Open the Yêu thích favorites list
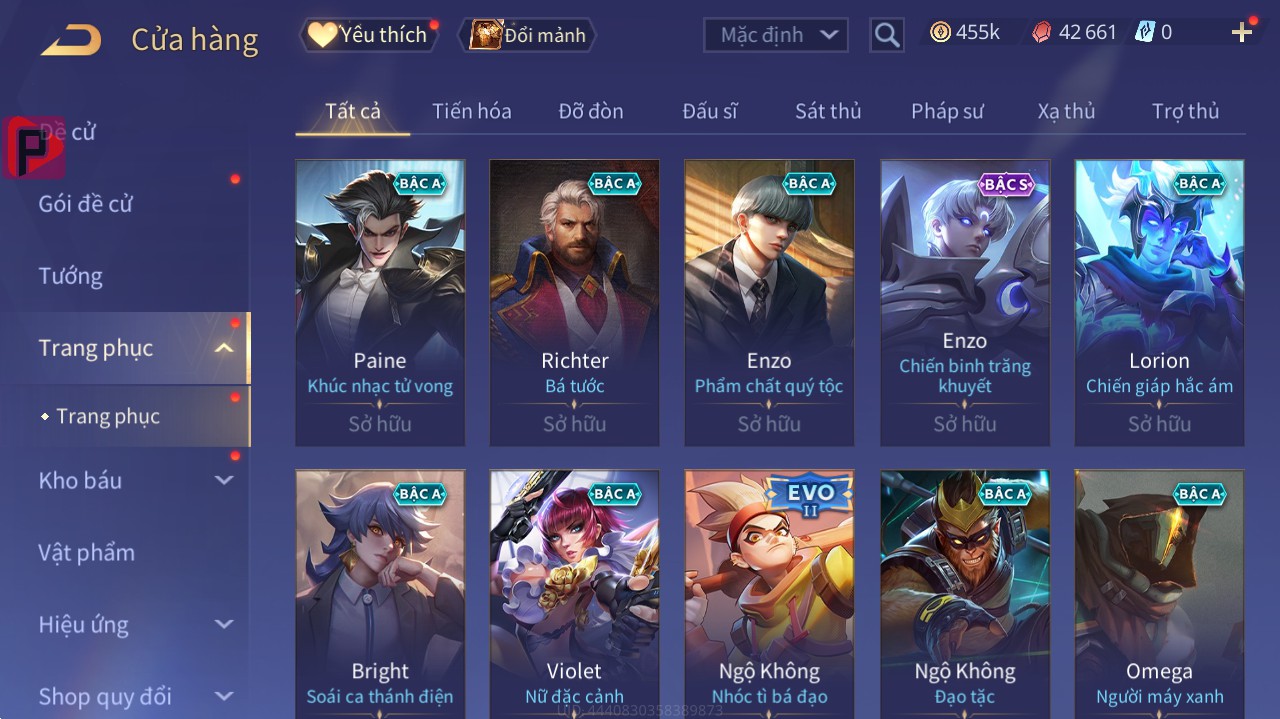 [x=368, y=35]
